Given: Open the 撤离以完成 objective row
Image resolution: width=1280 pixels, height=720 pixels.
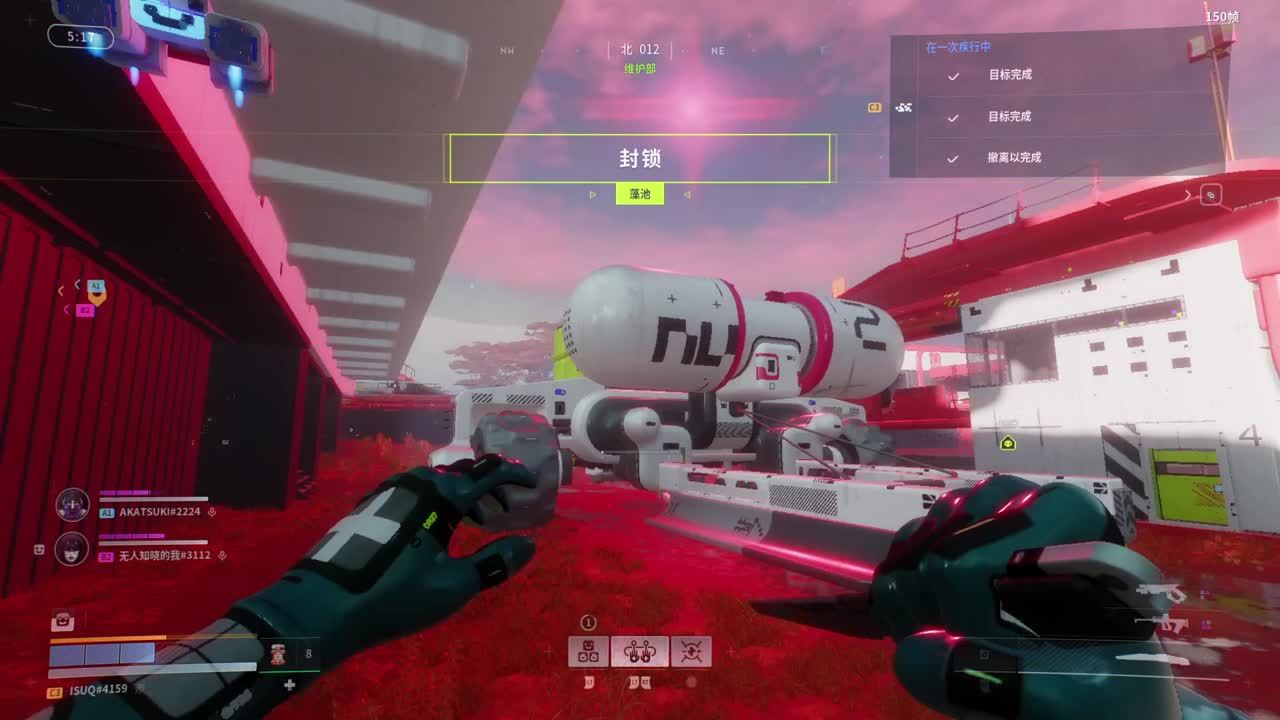Looking at the screenshot, I should coord(1014,158).
